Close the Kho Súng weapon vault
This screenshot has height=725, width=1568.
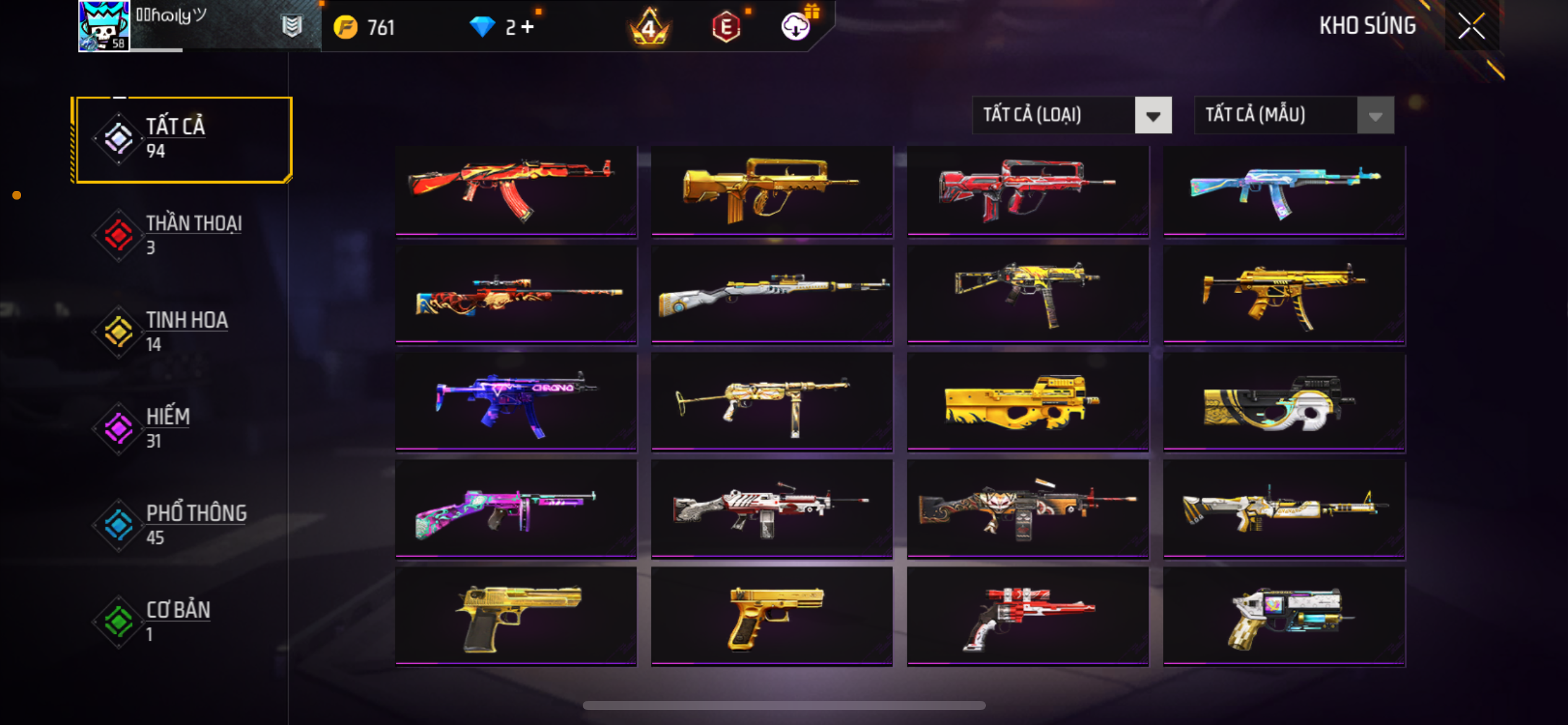(1471, 26)
